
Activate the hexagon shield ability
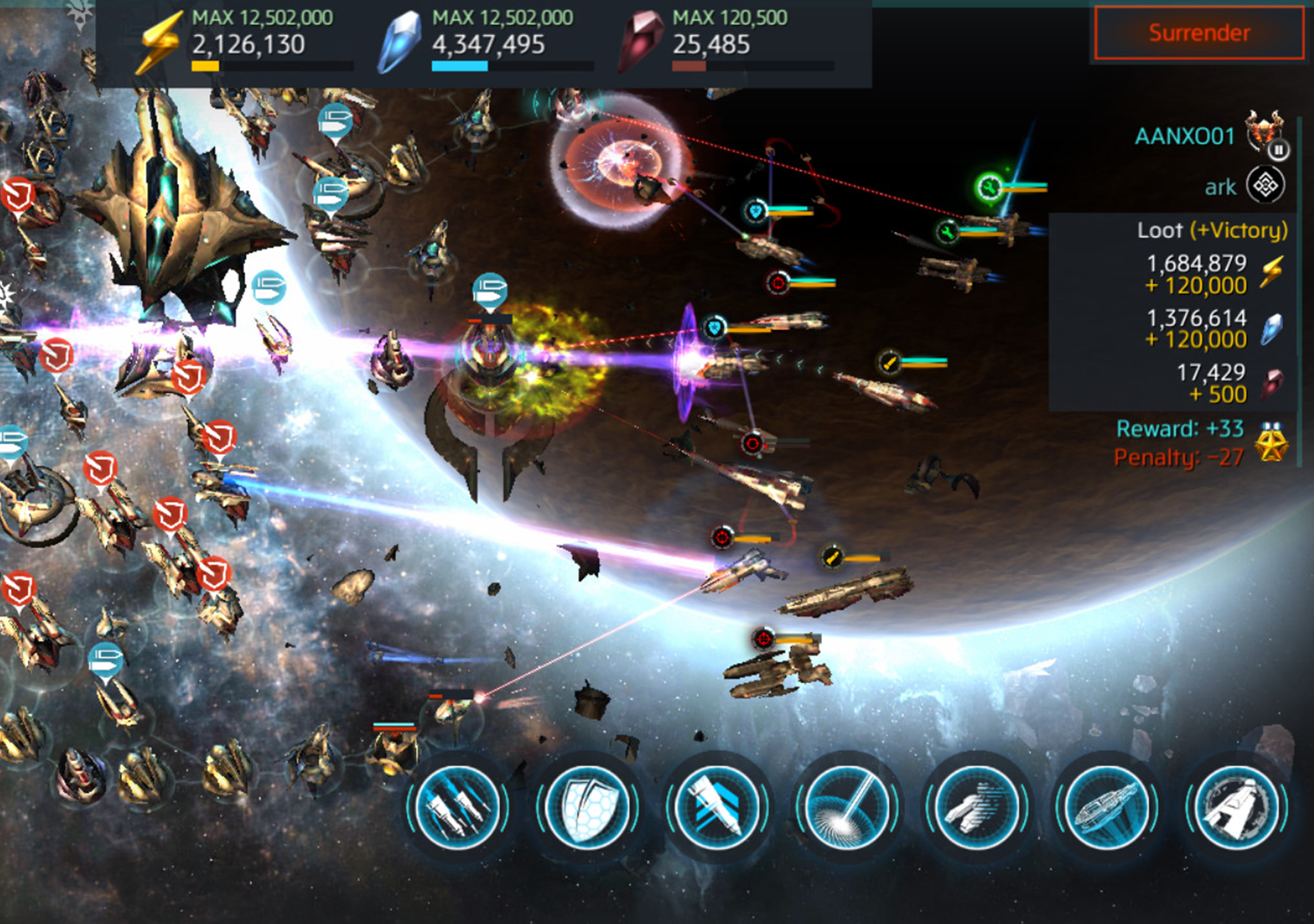[587, 808]
